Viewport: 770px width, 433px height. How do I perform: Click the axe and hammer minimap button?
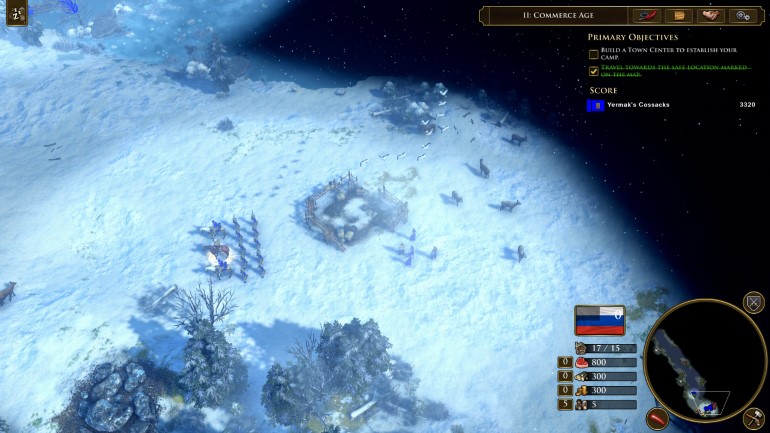pyautogui.click(x=754, y=418)
